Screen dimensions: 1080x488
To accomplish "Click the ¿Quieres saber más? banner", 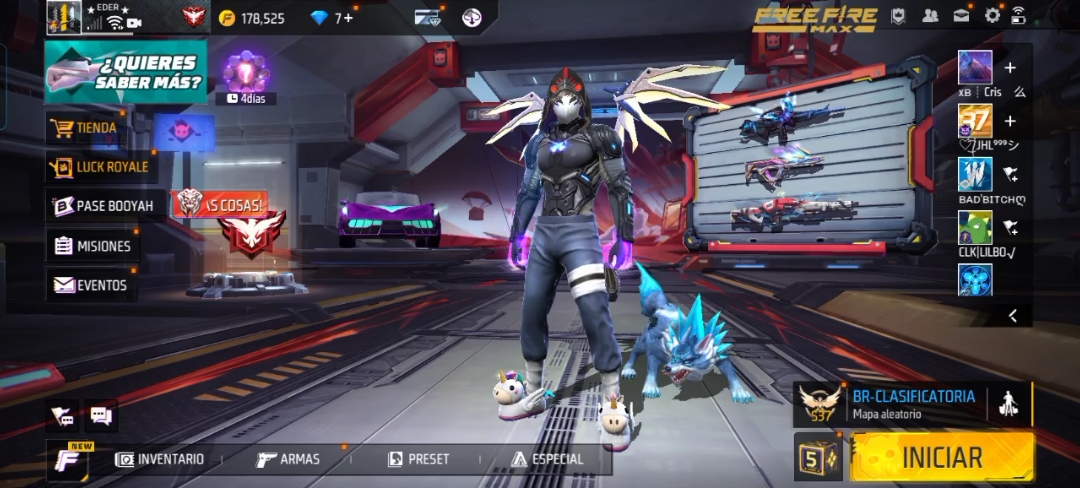I will click(x=126, y=72).
